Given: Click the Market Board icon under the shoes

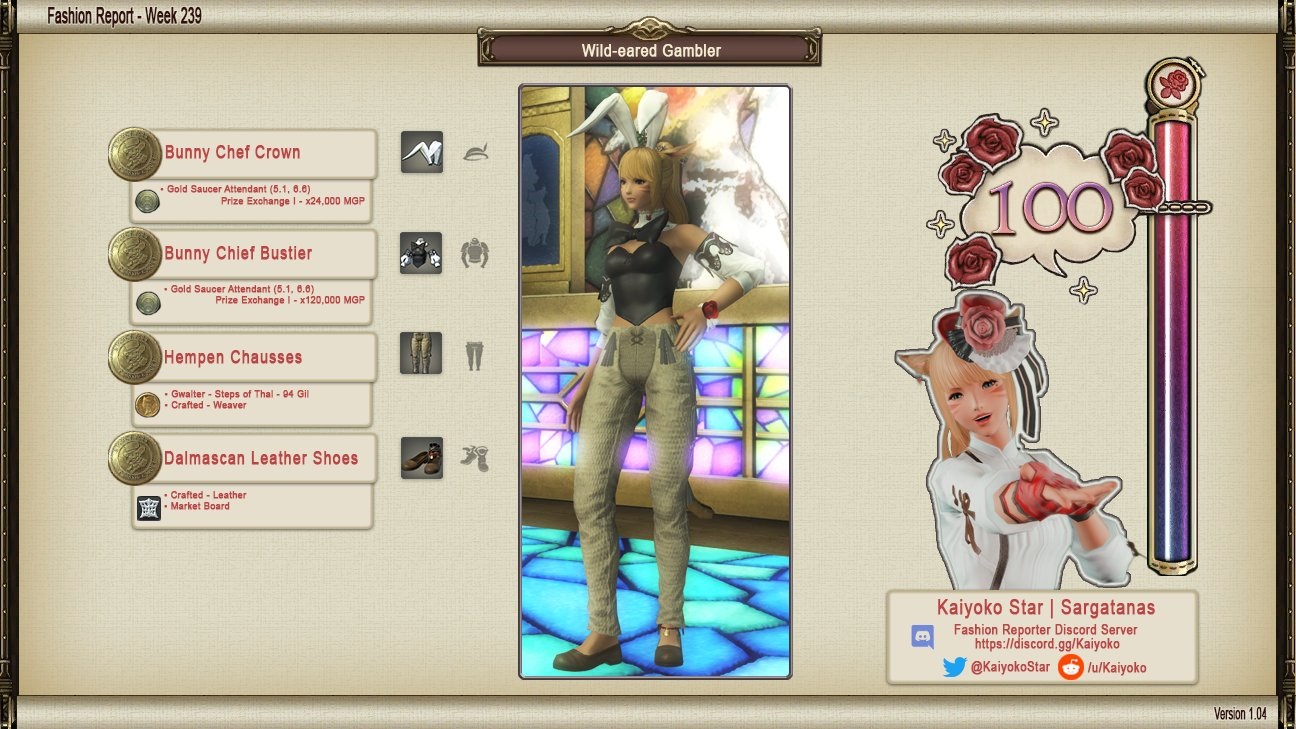Looking at the screenshot, I should click(x=149, y=508).
